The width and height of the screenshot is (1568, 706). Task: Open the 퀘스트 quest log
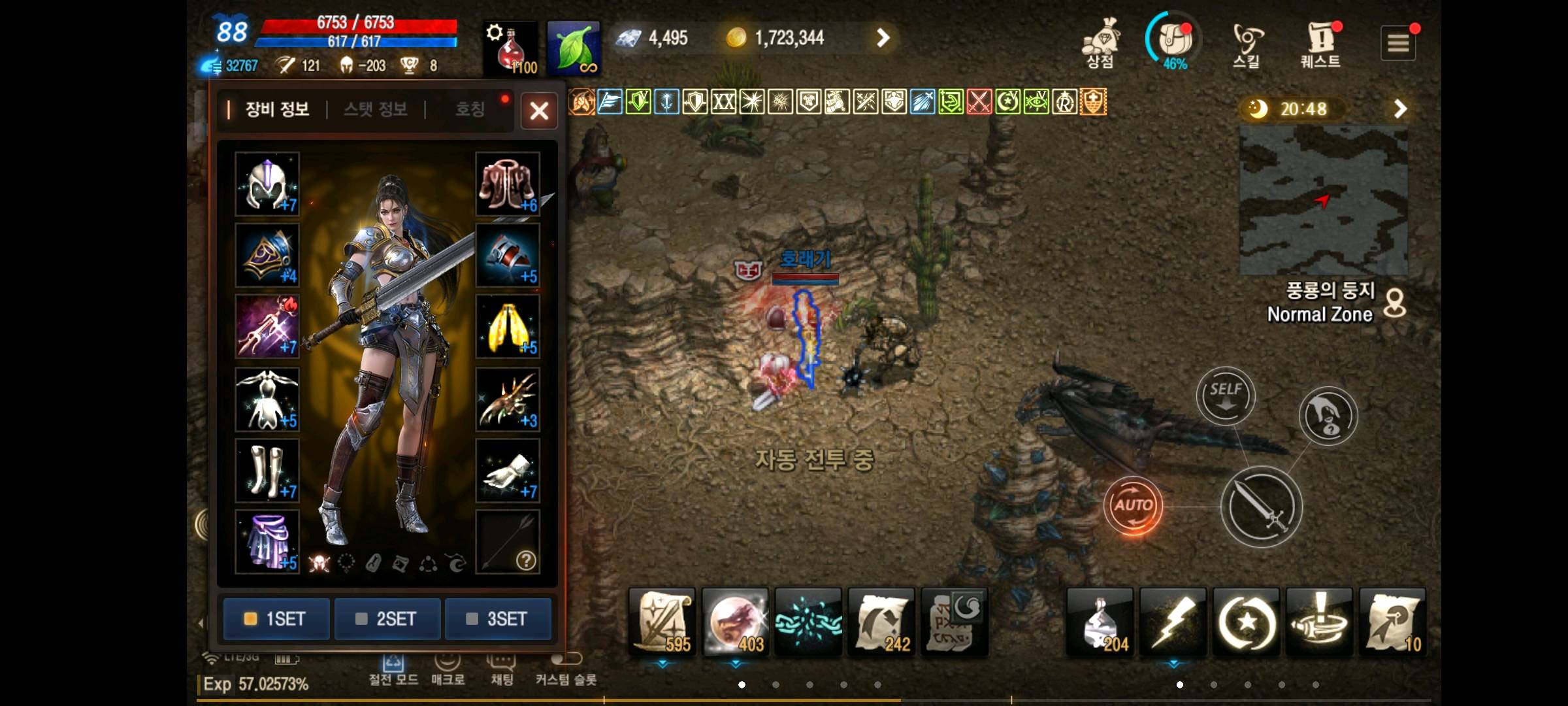click(x=1320, y=44)
